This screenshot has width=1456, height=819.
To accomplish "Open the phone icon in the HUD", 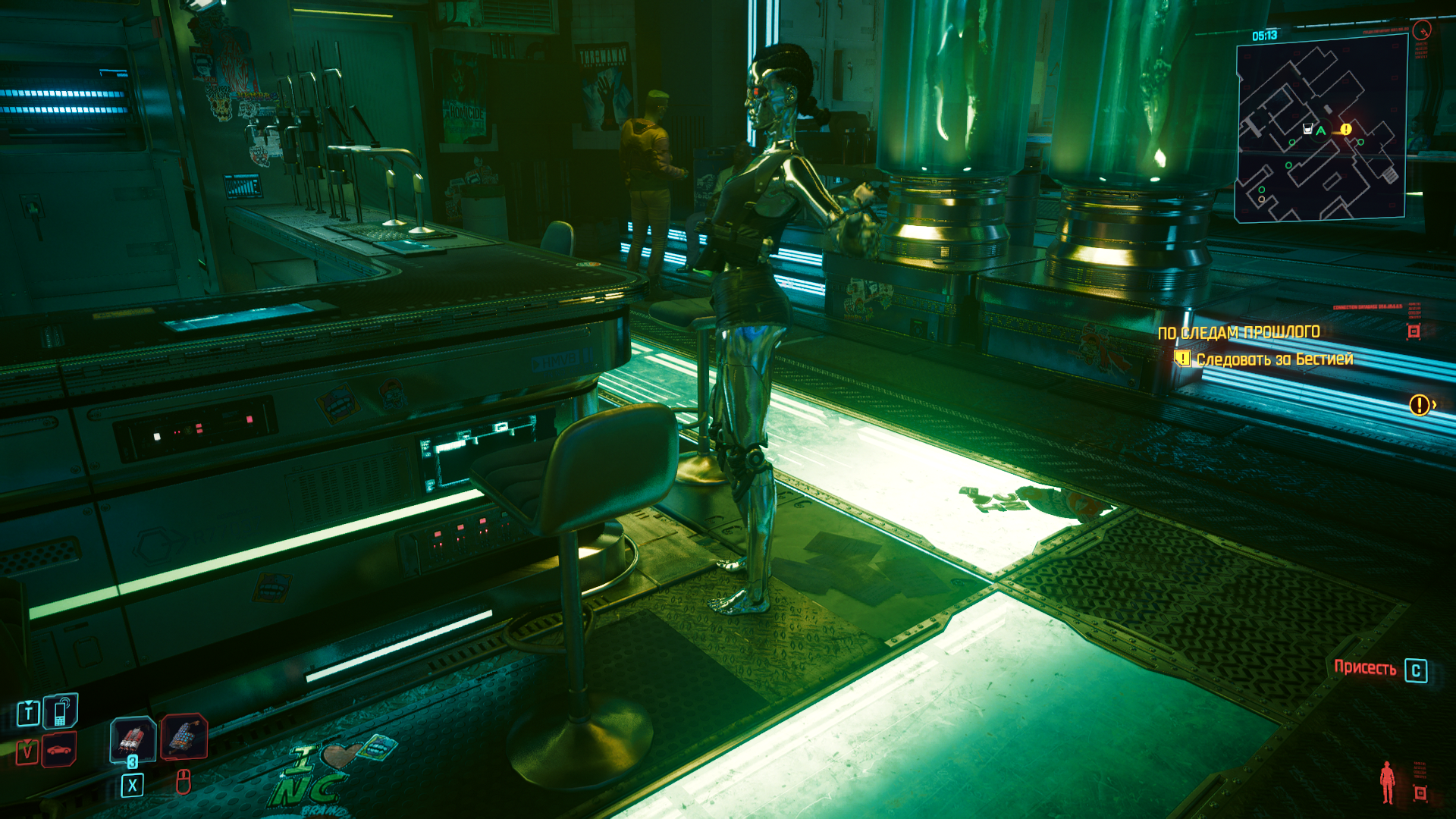I will (61, 712).
